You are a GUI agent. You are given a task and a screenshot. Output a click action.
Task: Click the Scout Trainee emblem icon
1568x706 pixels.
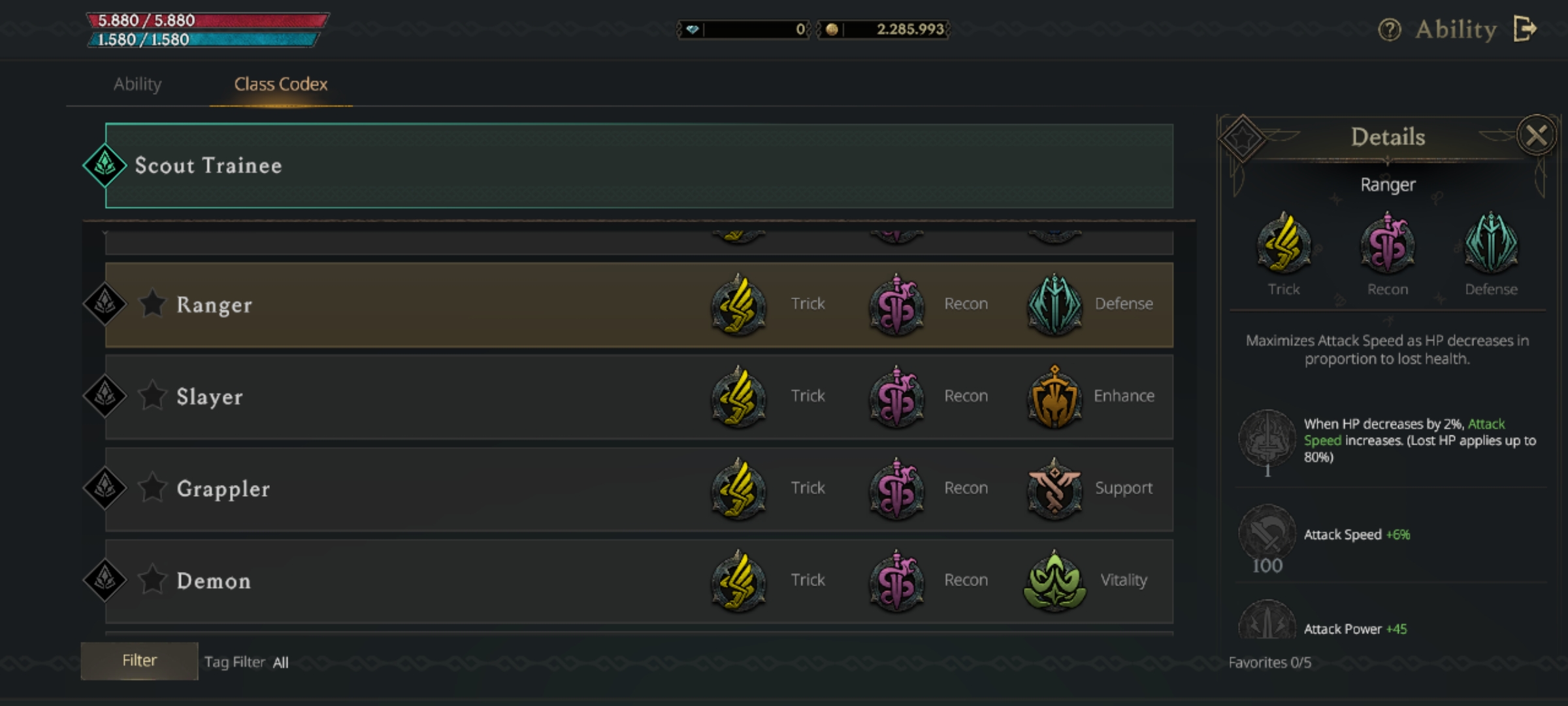pos(105,165)
